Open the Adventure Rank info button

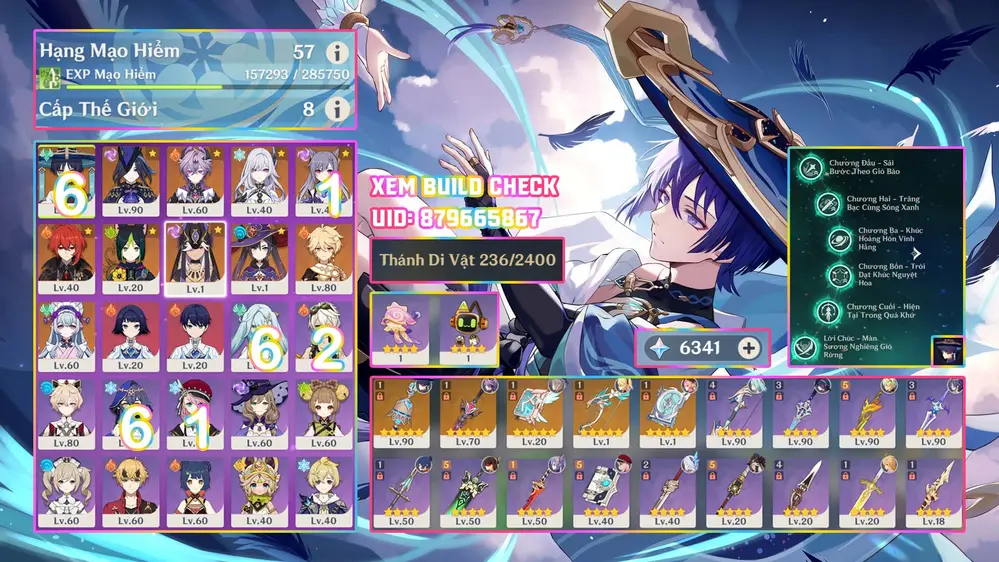[338, 53]
